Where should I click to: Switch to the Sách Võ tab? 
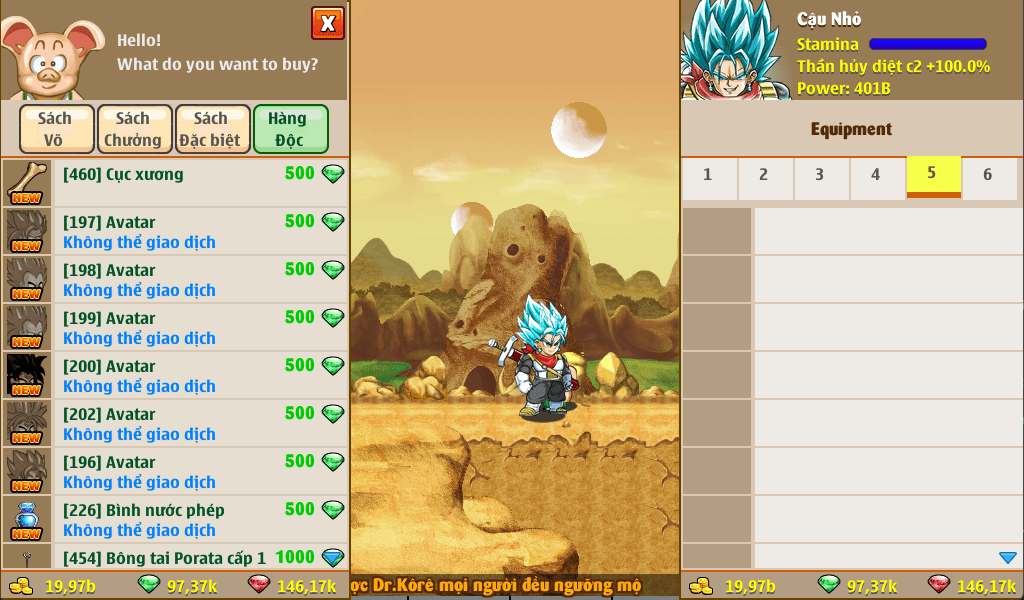pyautogui.click(x=56, y=129)
